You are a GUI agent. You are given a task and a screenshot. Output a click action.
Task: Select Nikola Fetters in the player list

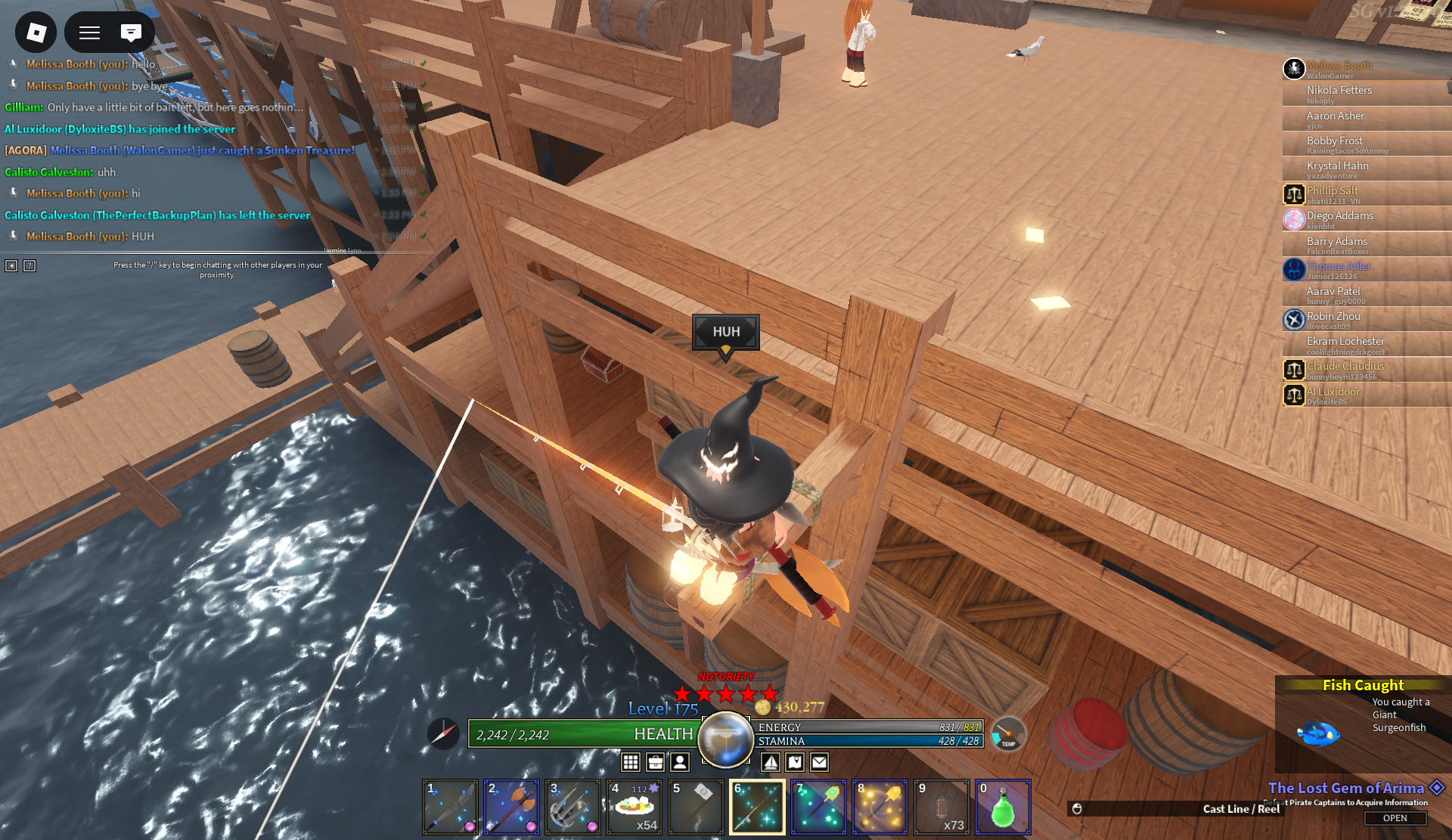tap(1339, 91)
